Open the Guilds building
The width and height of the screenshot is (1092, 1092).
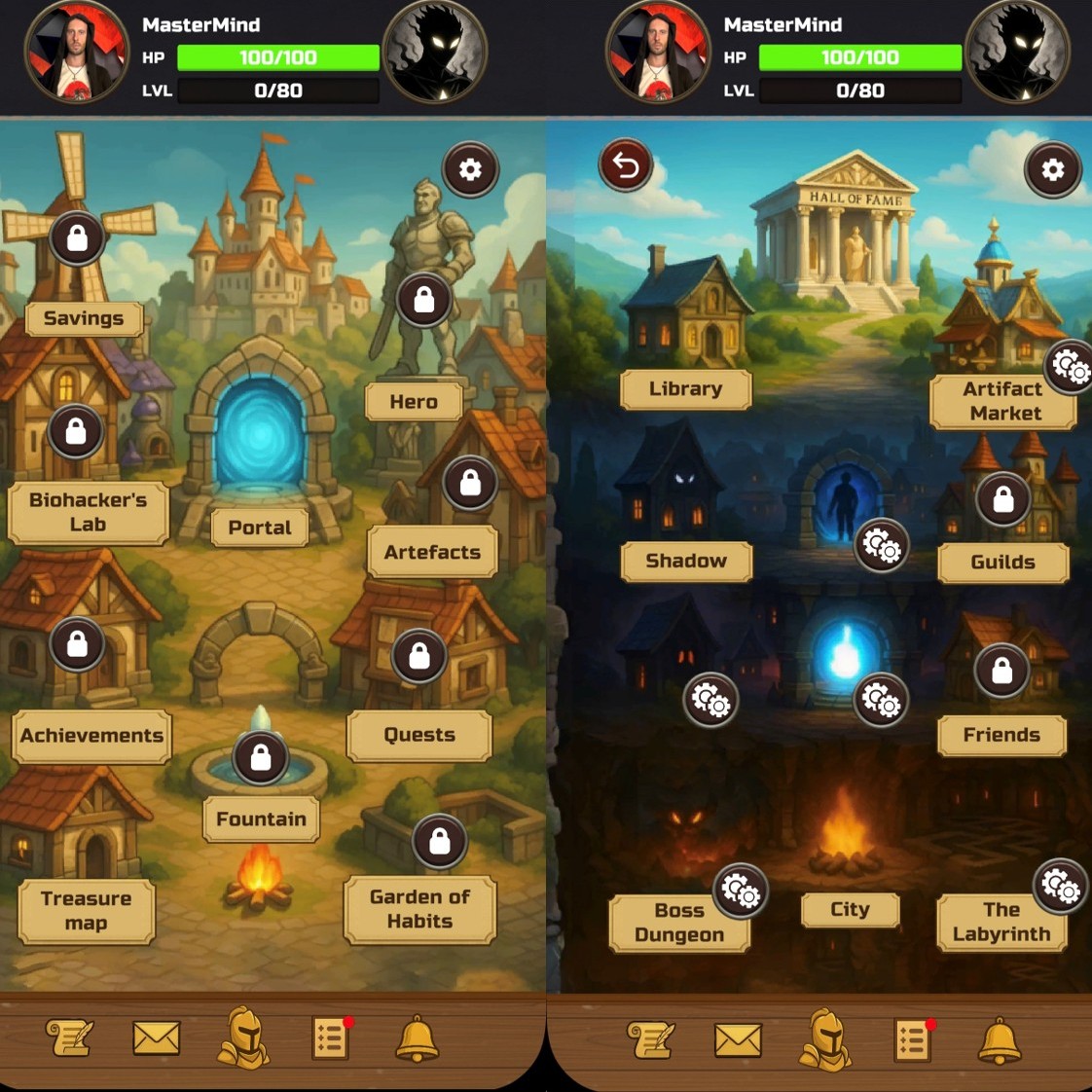(x=1002, y=562)
